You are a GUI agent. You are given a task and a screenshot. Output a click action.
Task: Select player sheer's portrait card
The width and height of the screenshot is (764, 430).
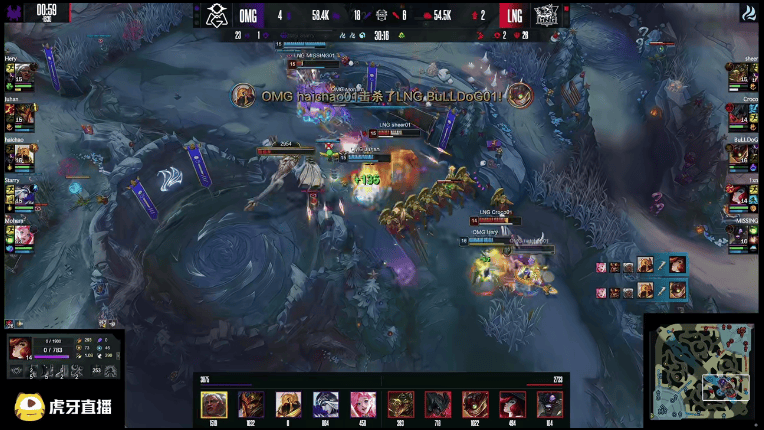(747, 74)
